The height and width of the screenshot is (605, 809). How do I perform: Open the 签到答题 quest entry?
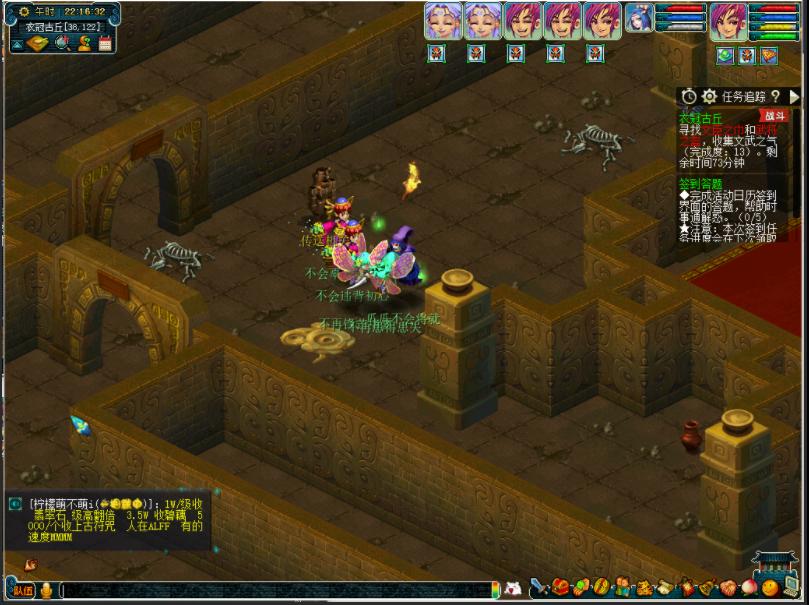700,184
